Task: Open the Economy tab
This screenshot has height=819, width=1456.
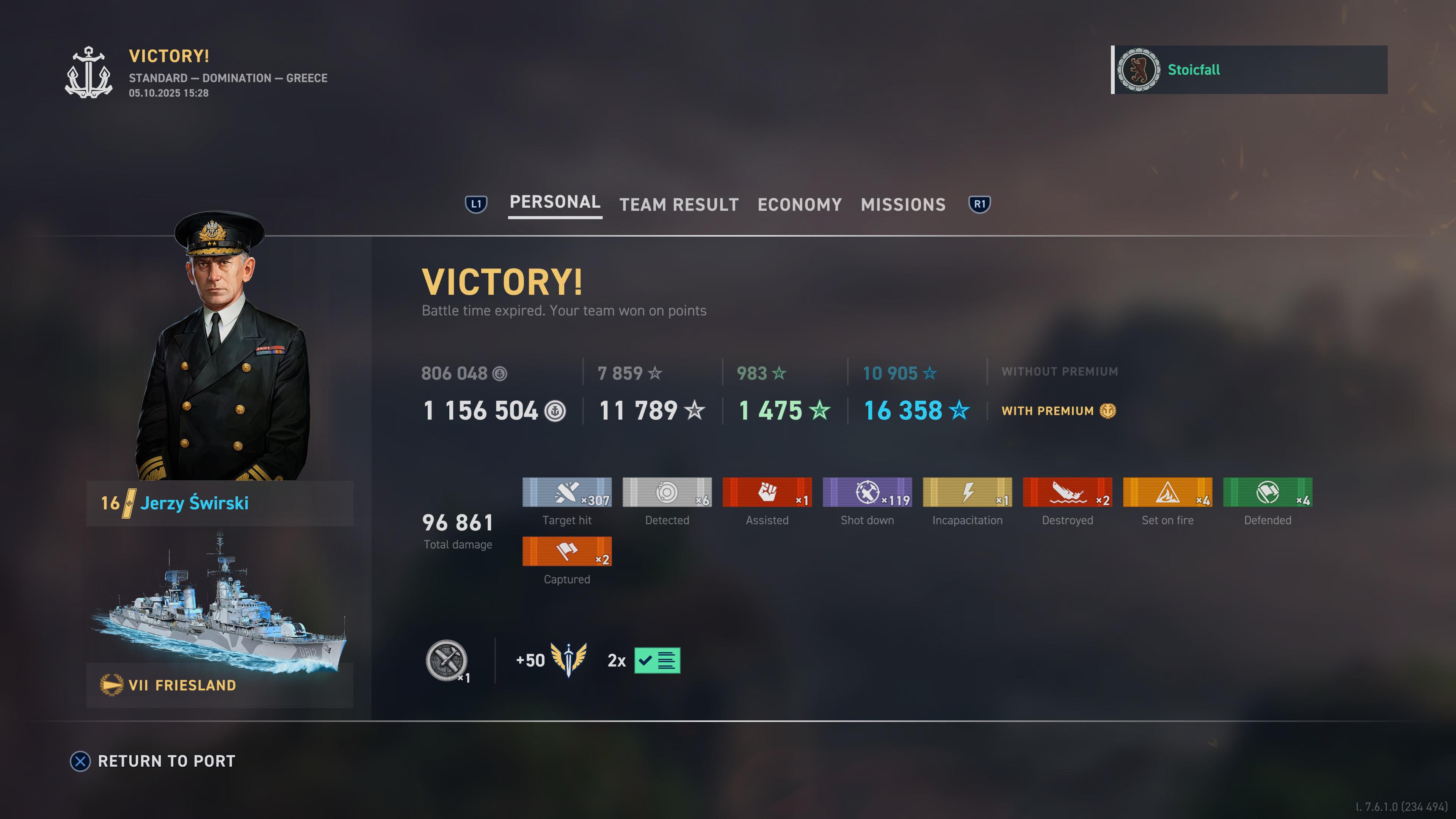Action: click(x=799, y=205)
